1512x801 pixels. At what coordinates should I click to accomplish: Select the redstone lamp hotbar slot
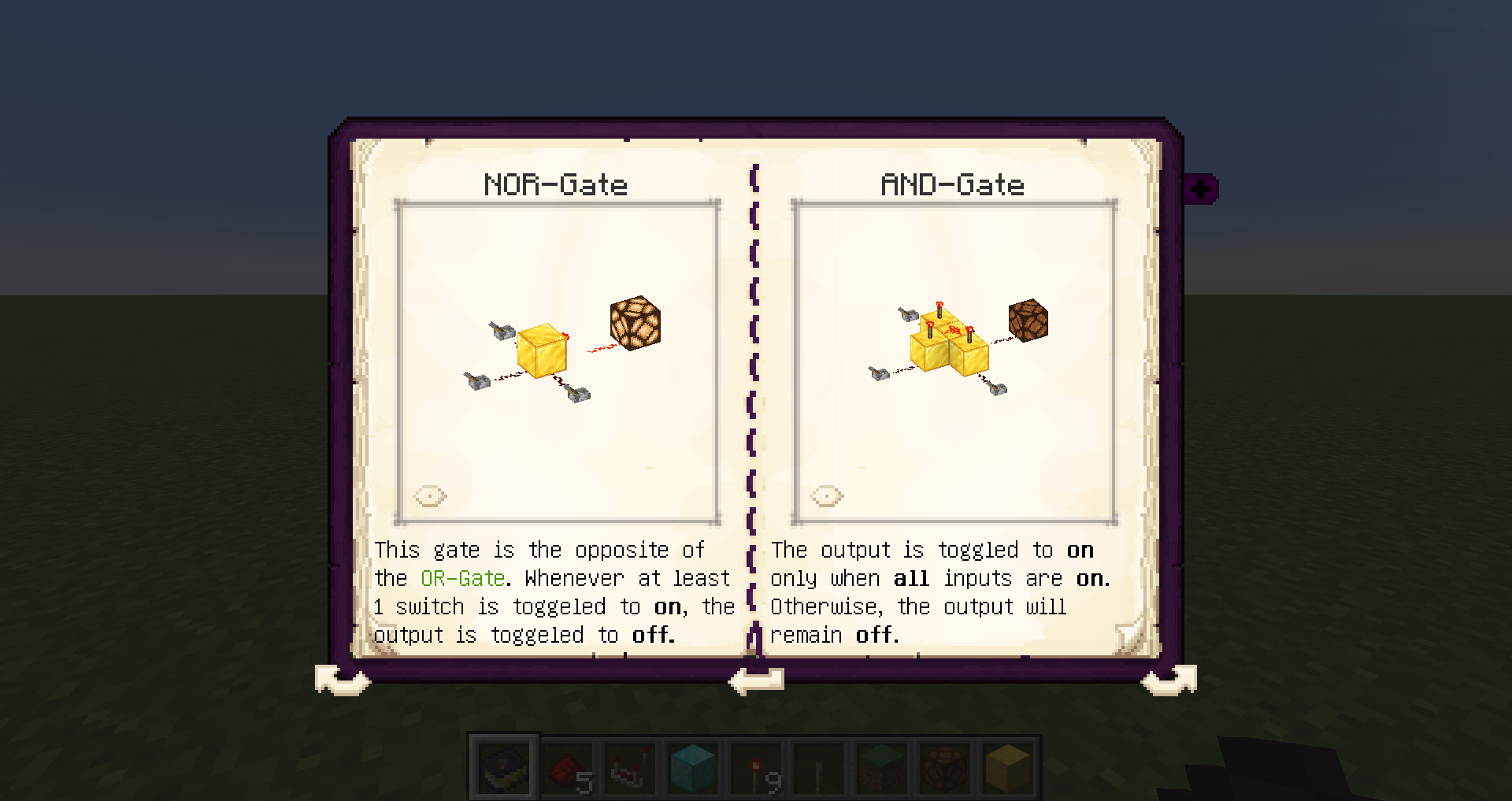[x=945, y=767]
